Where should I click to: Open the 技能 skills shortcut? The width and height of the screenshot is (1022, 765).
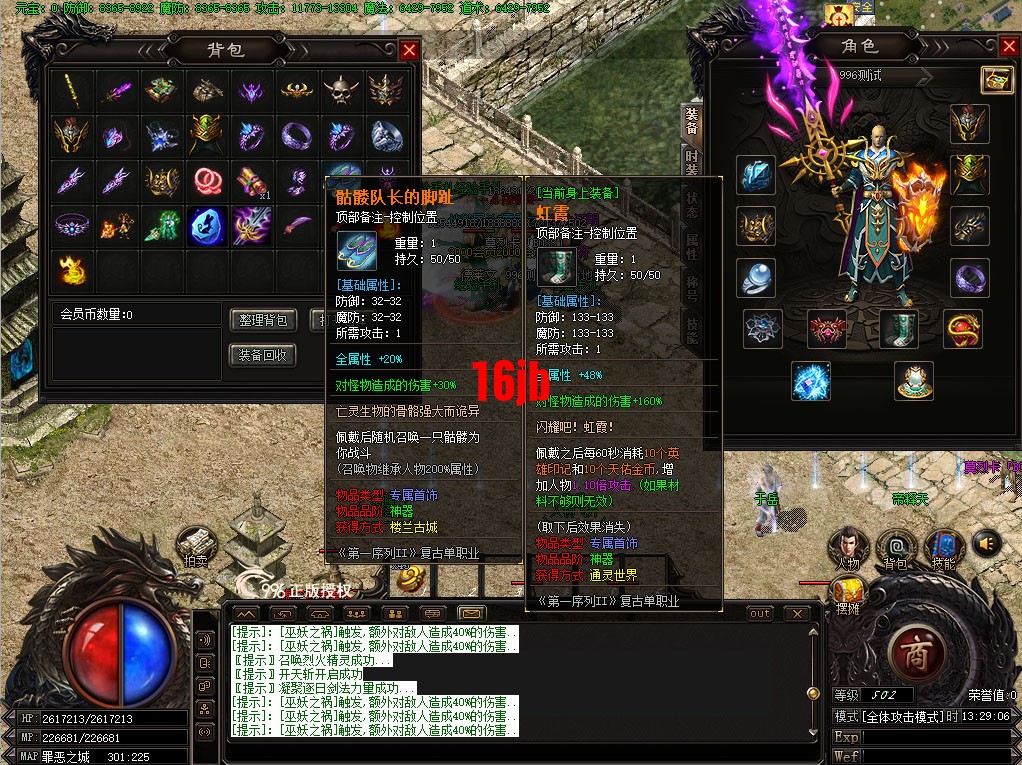point(942,546)
